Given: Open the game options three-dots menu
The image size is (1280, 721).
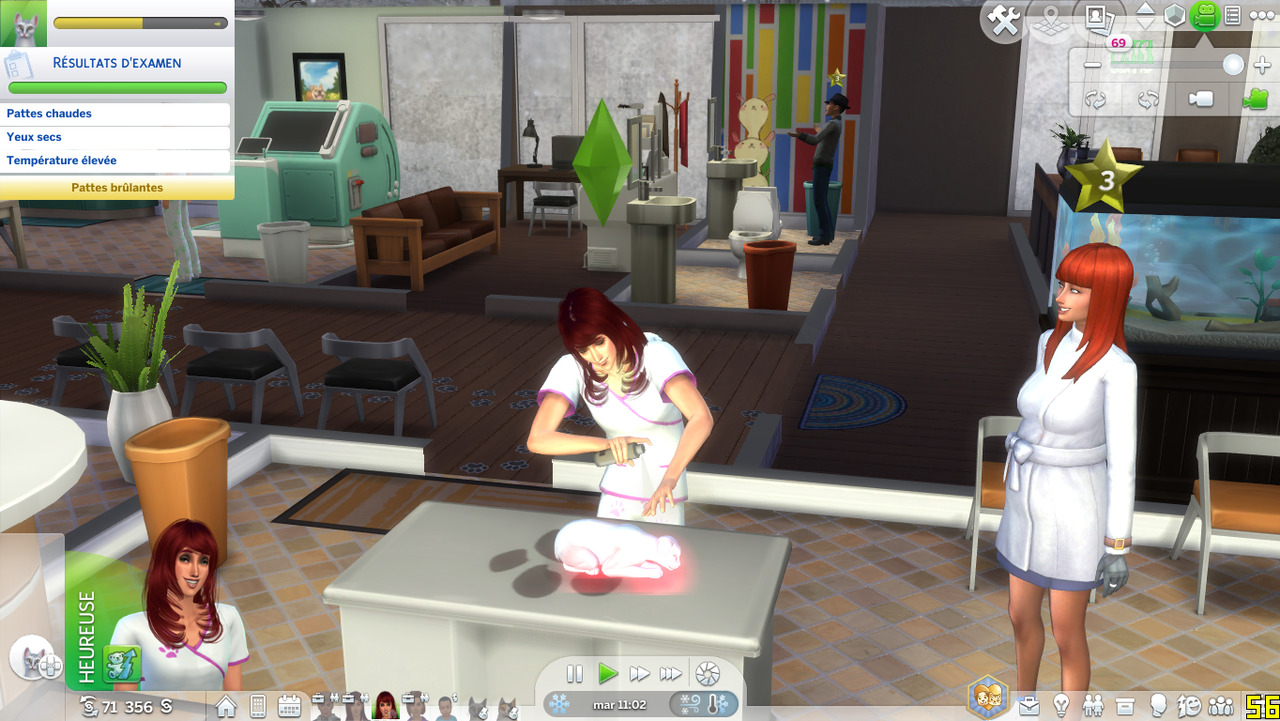Looking at the screenshot, I should coord(1260,16).
